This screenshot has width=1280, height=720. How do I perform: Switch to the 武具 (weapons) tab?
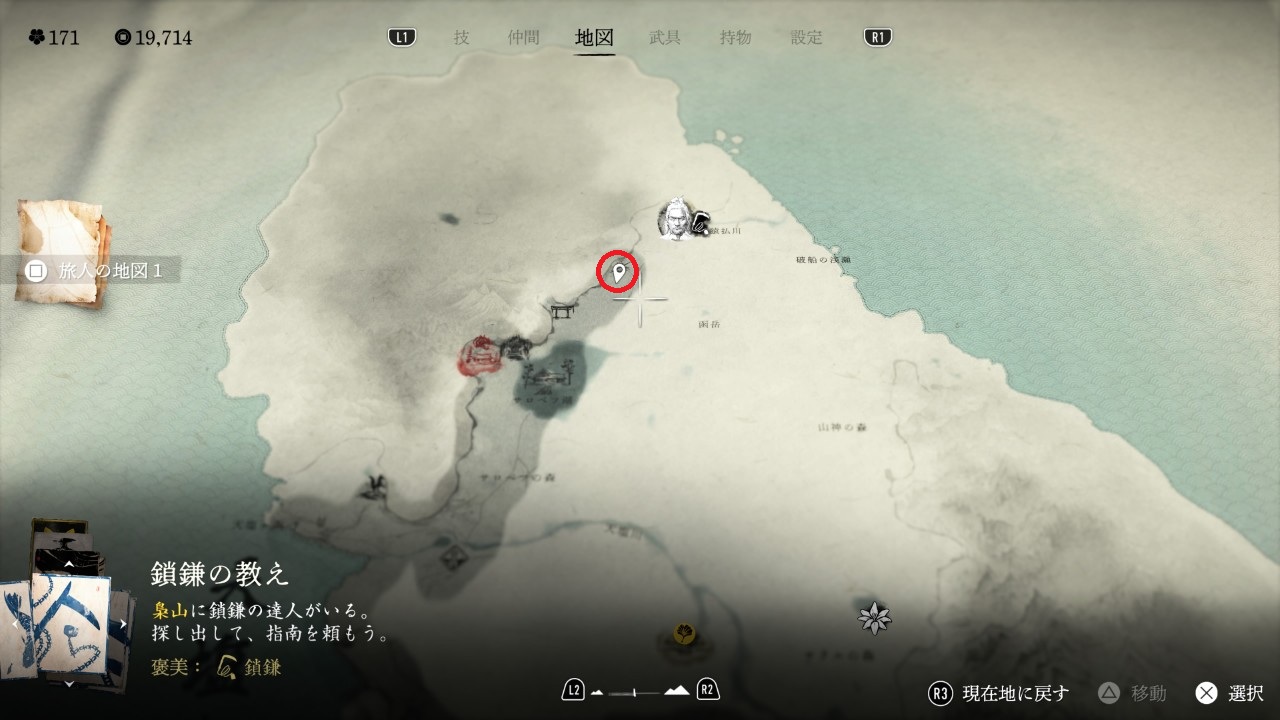coord(665,38)
